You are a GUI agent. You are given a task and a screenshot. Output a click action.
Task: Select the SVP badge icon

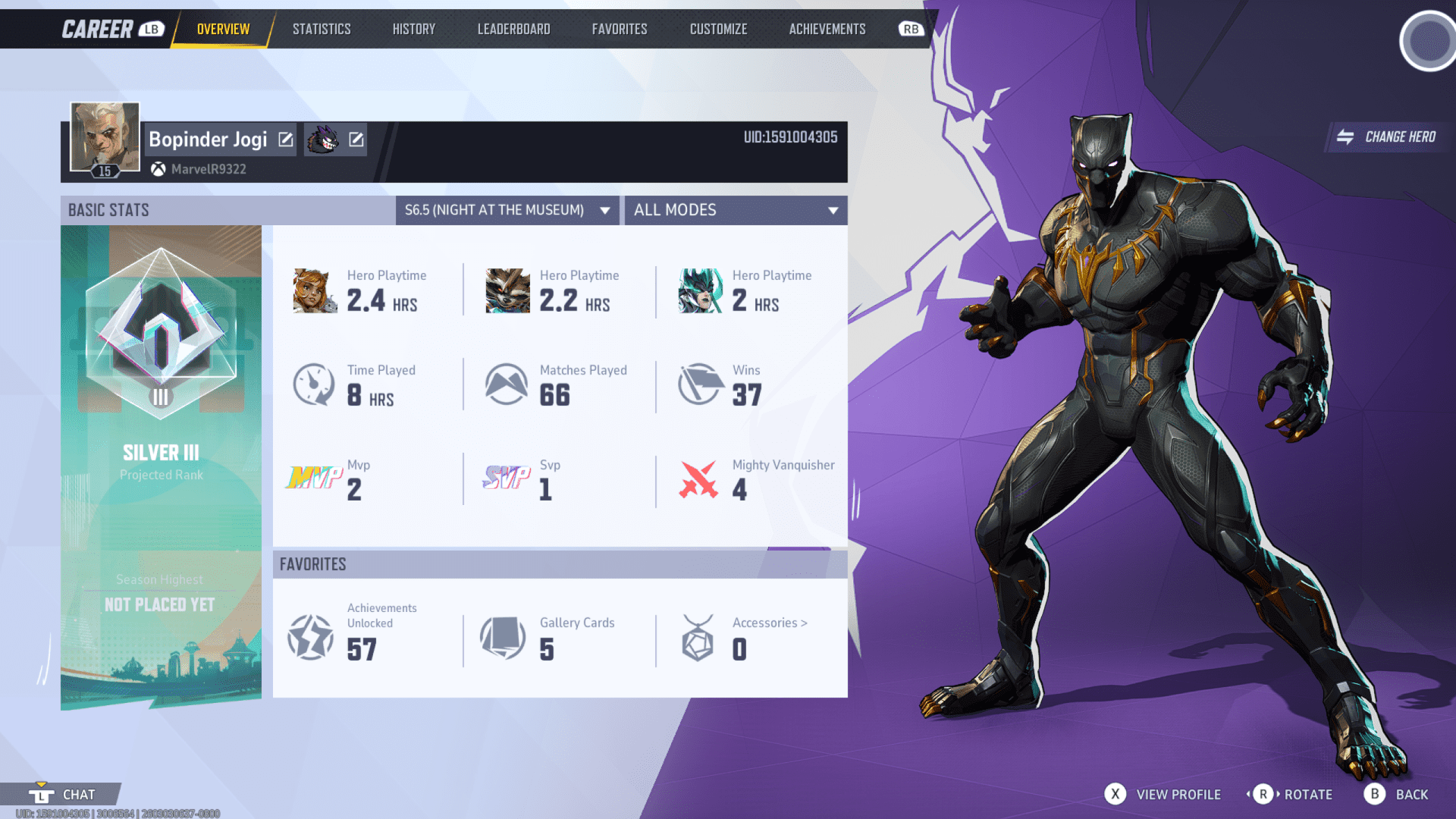tap(506, 478)
